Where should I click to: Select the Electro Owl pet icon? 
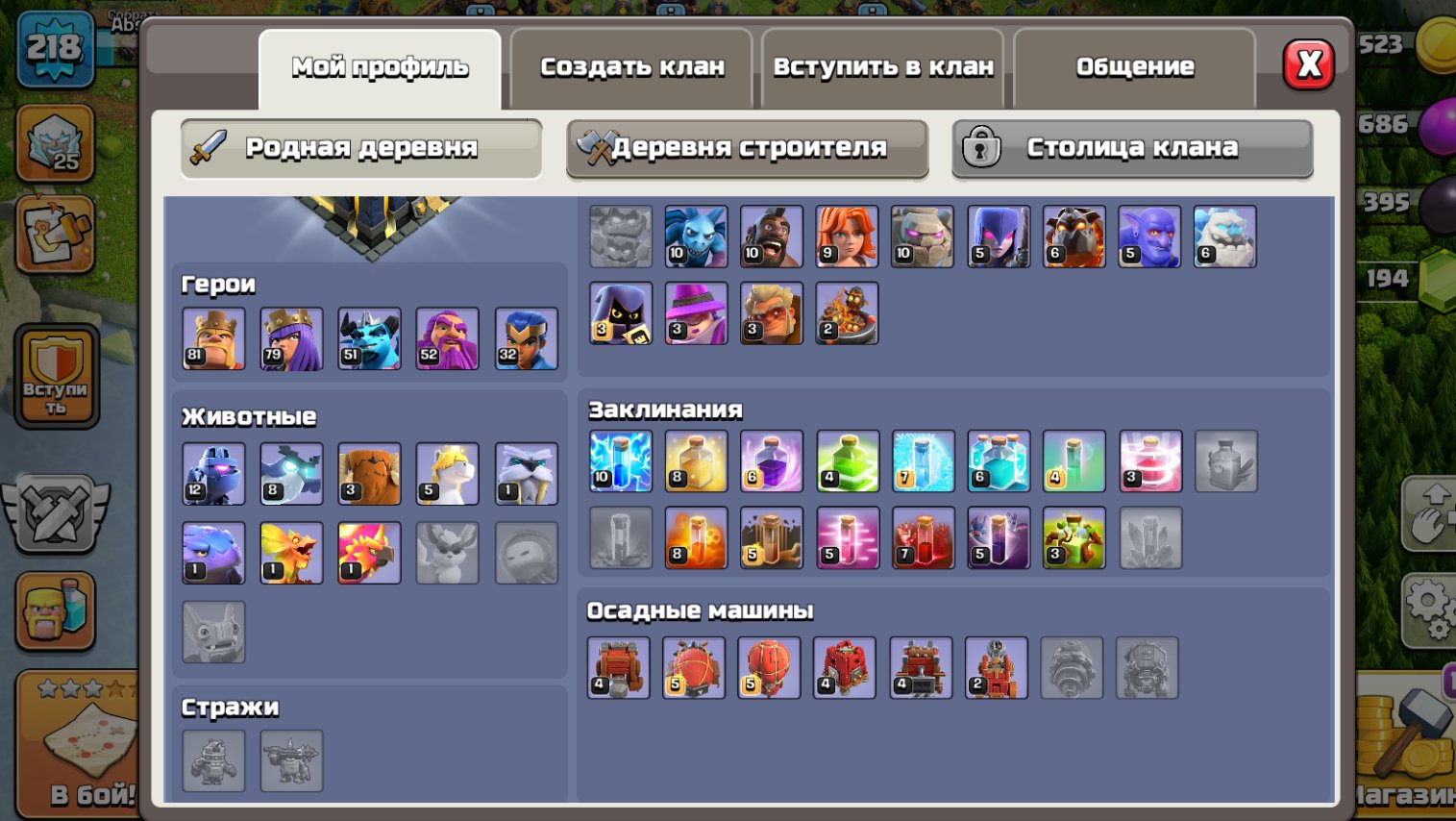click(x=291, y=472)
